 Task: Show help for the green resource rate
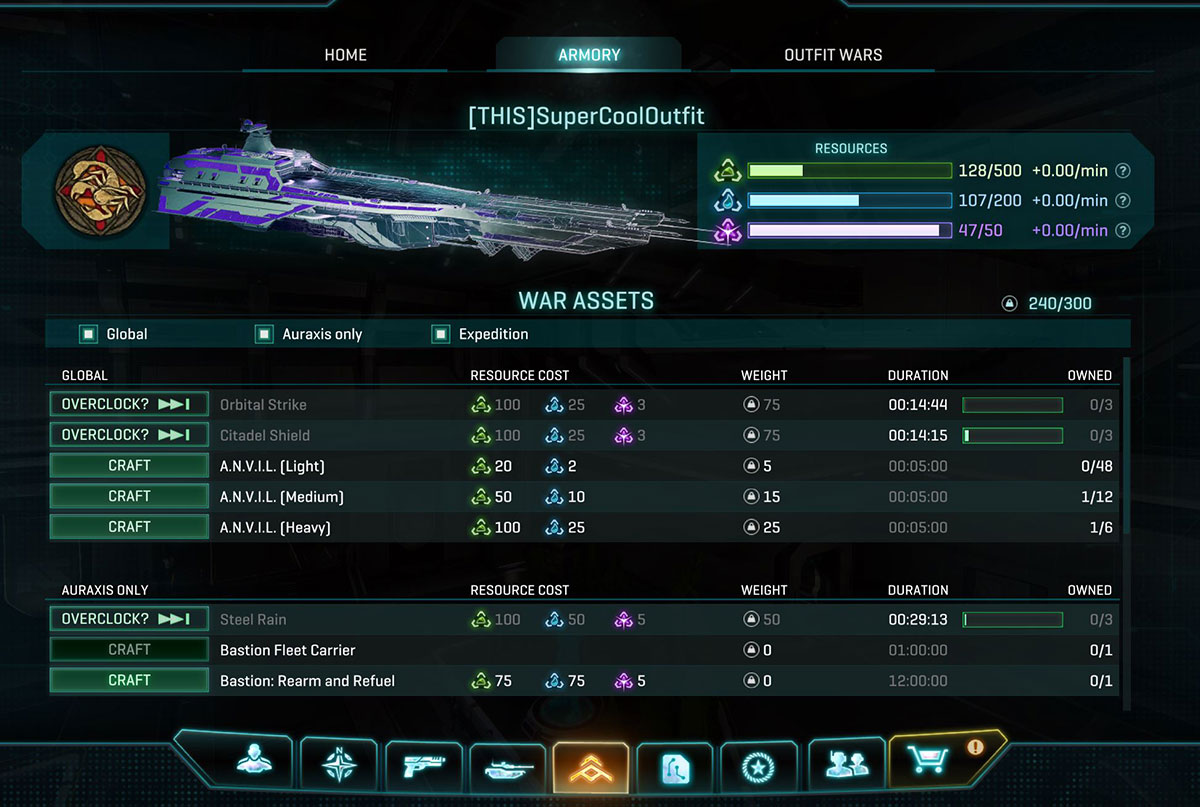(x=1123, y=171)
